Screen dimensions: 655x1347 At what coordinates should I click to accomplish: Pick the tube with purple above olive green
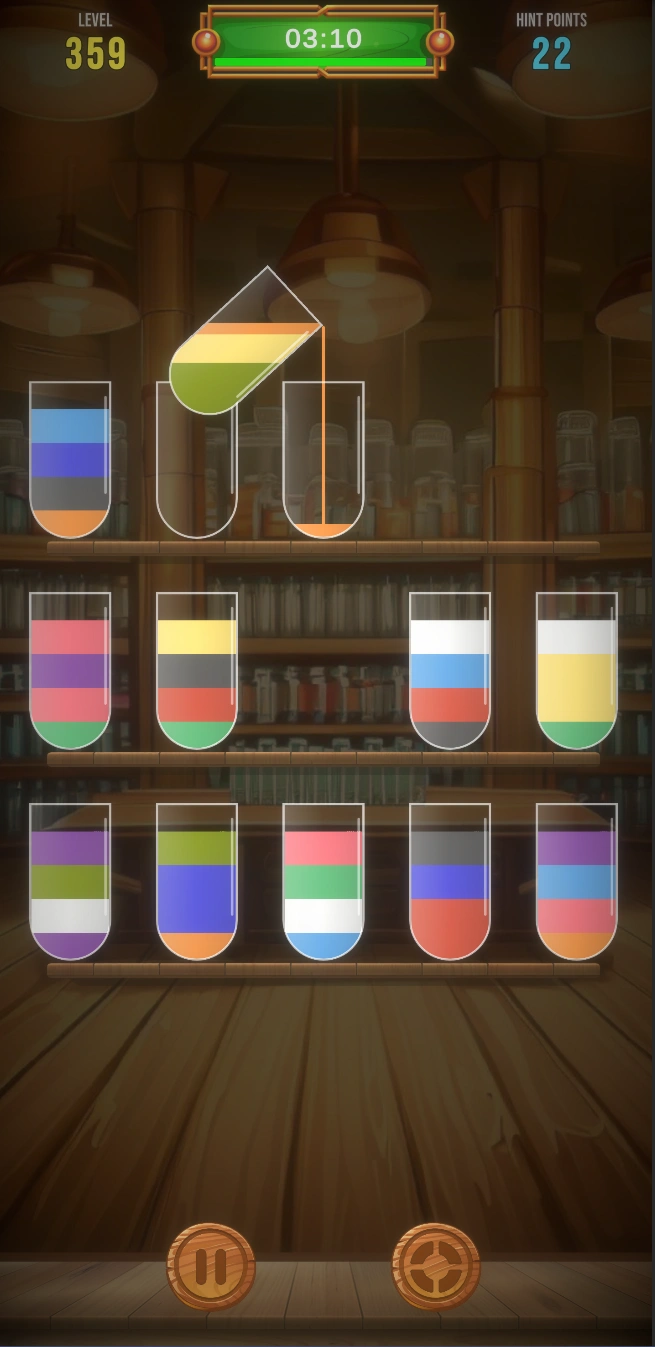[70, 881]
